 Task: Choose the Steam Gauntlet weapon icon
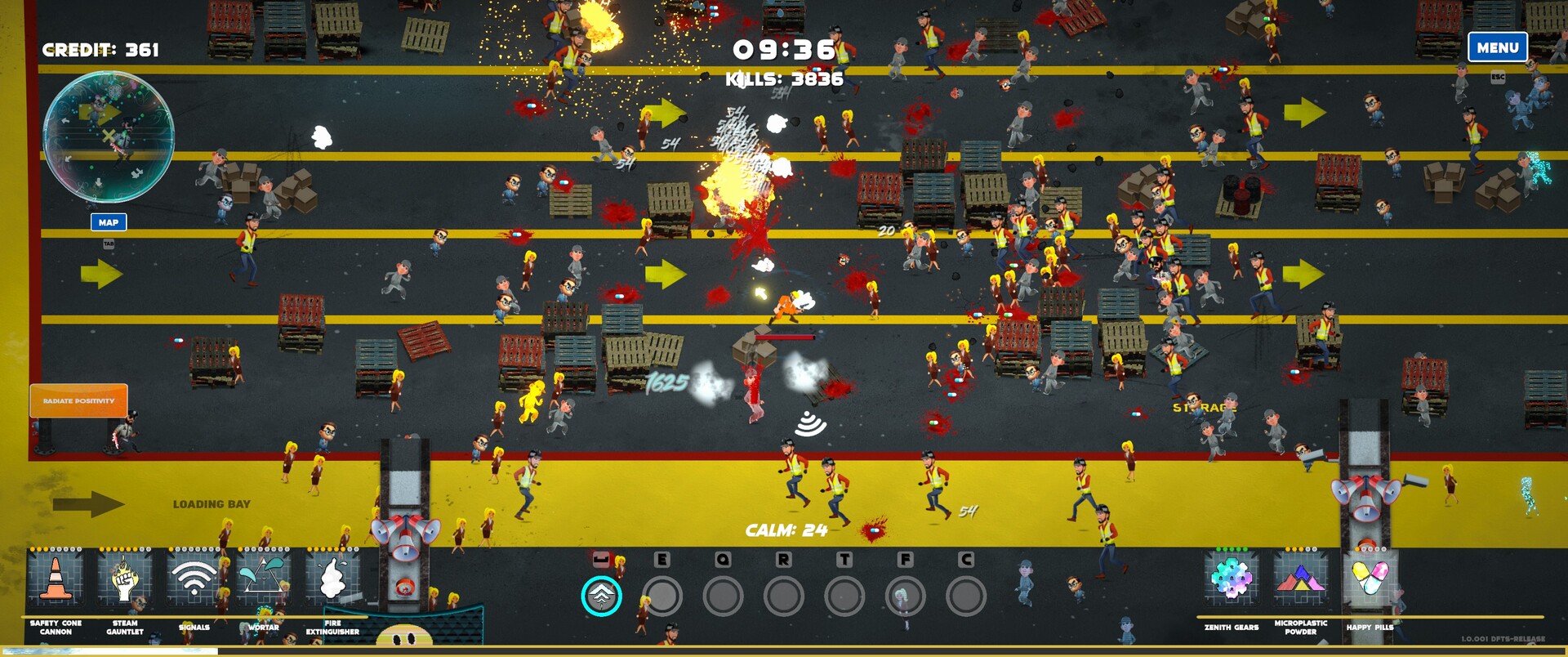(x=125, y=579)
